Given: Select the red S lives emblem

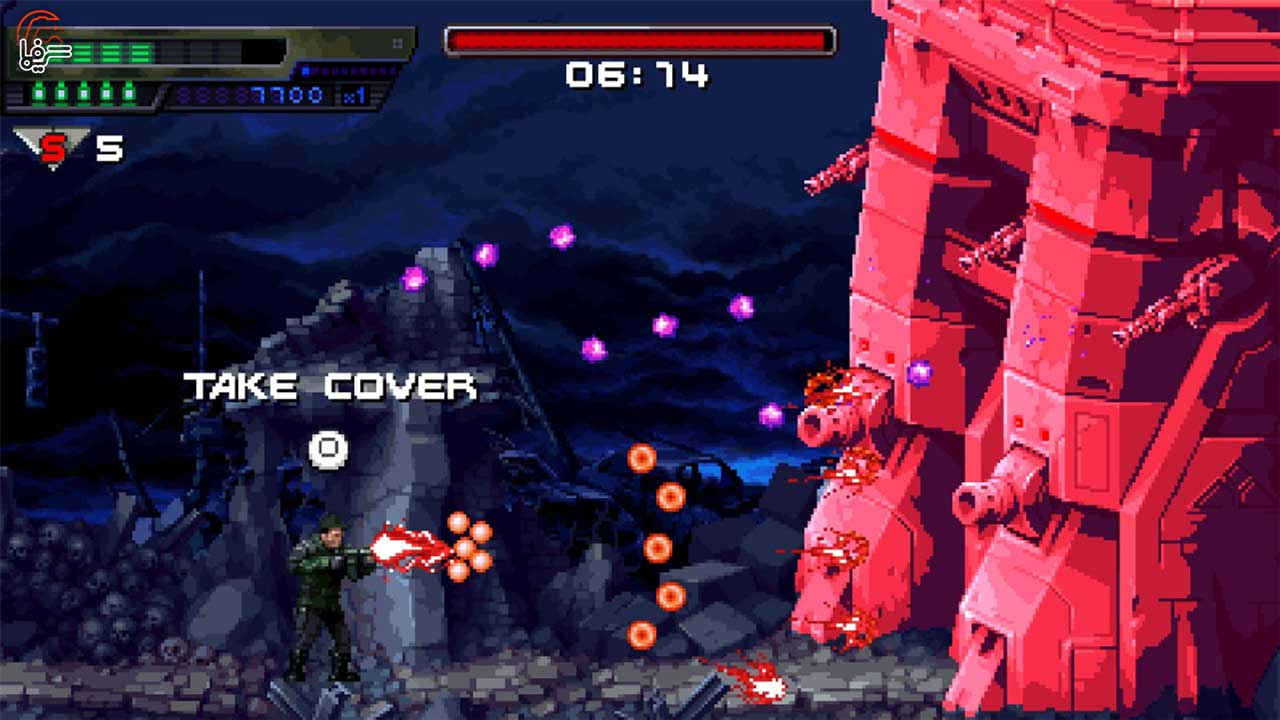Looking at the screenshot, I should (55, 145).
